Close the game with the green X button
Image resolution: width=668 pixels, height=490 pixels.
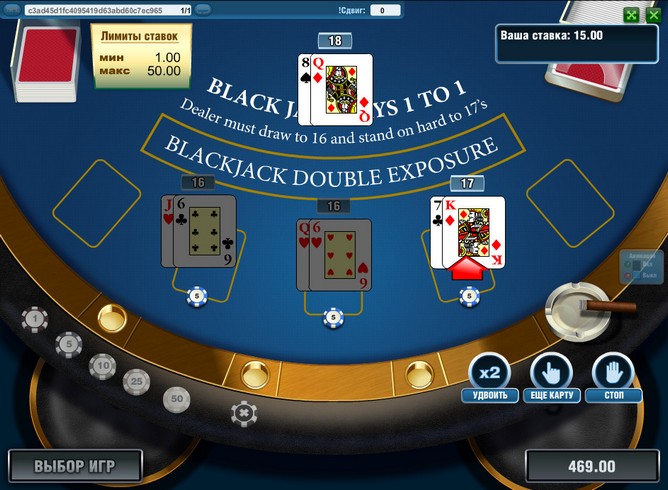pos(654,15)
